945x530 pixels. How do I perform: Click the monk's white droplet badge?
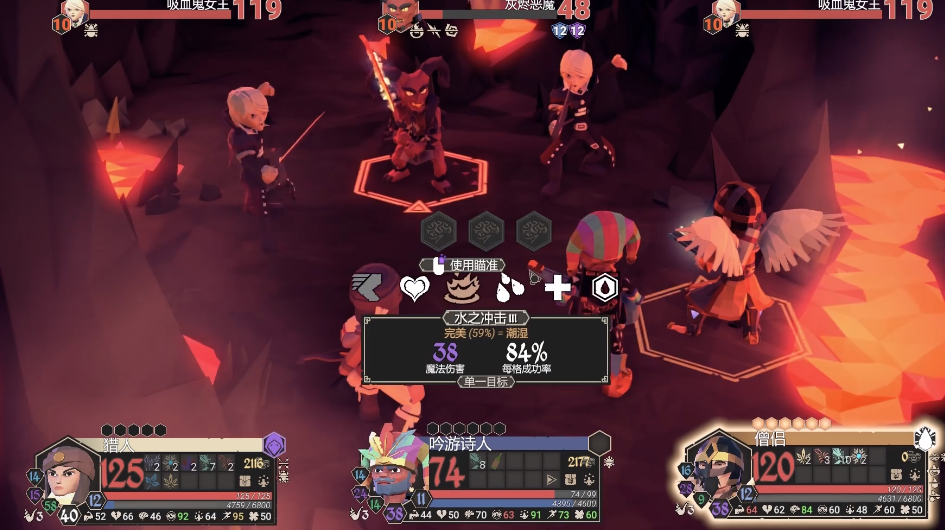(925, 438)
